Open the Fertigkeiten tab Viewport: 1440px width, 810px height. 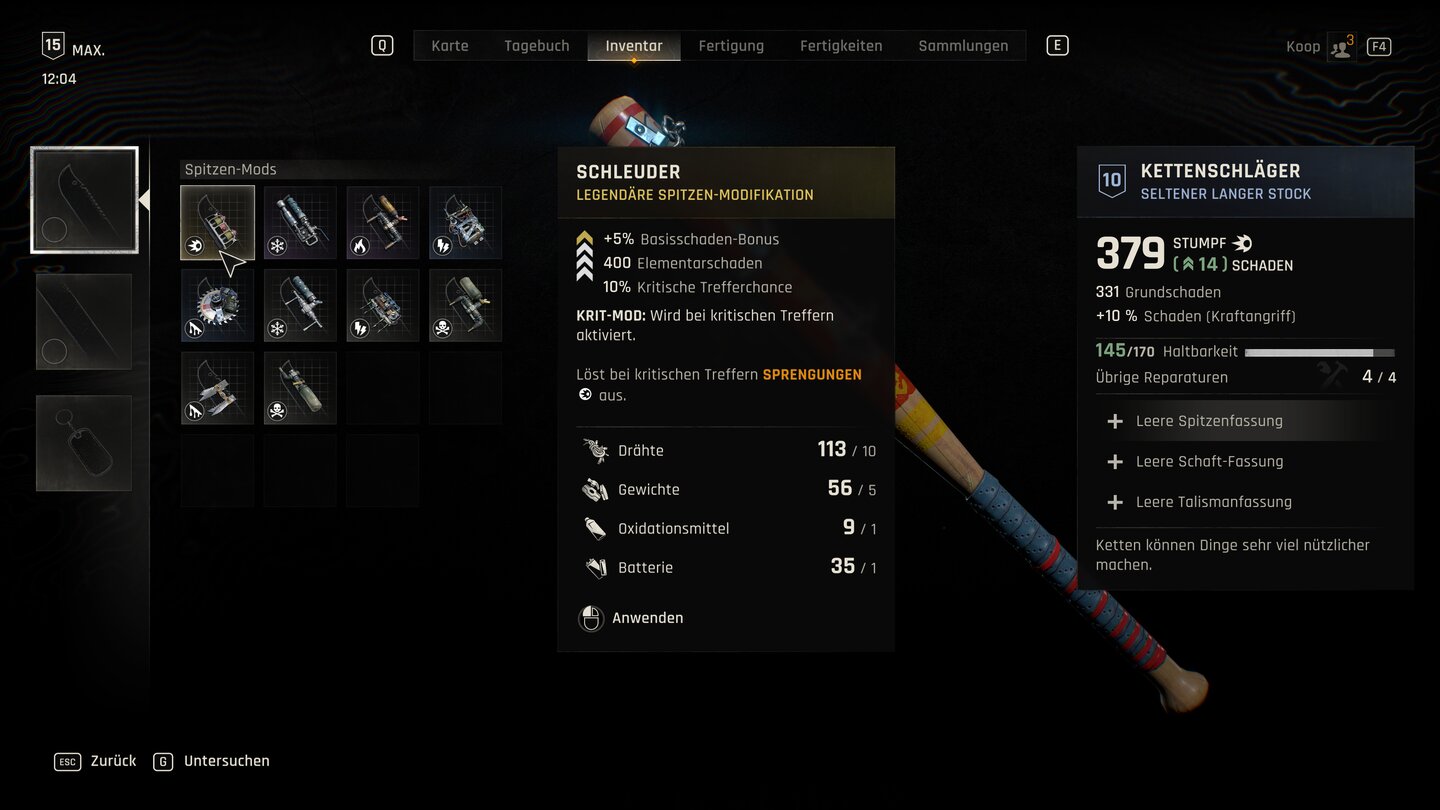pyautogui.click(x=840, y=46)
